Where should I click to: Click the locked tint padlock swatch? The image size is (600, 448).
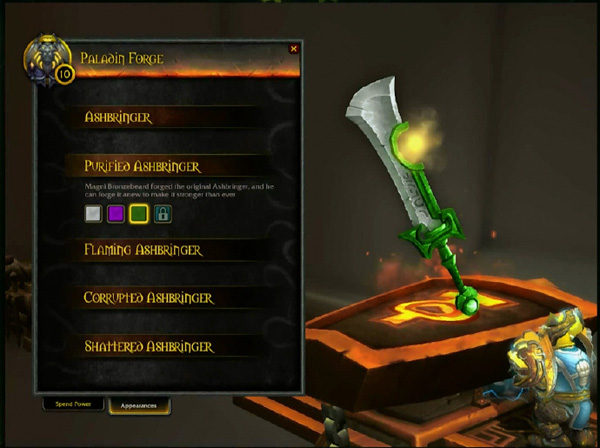pos(162,213)
